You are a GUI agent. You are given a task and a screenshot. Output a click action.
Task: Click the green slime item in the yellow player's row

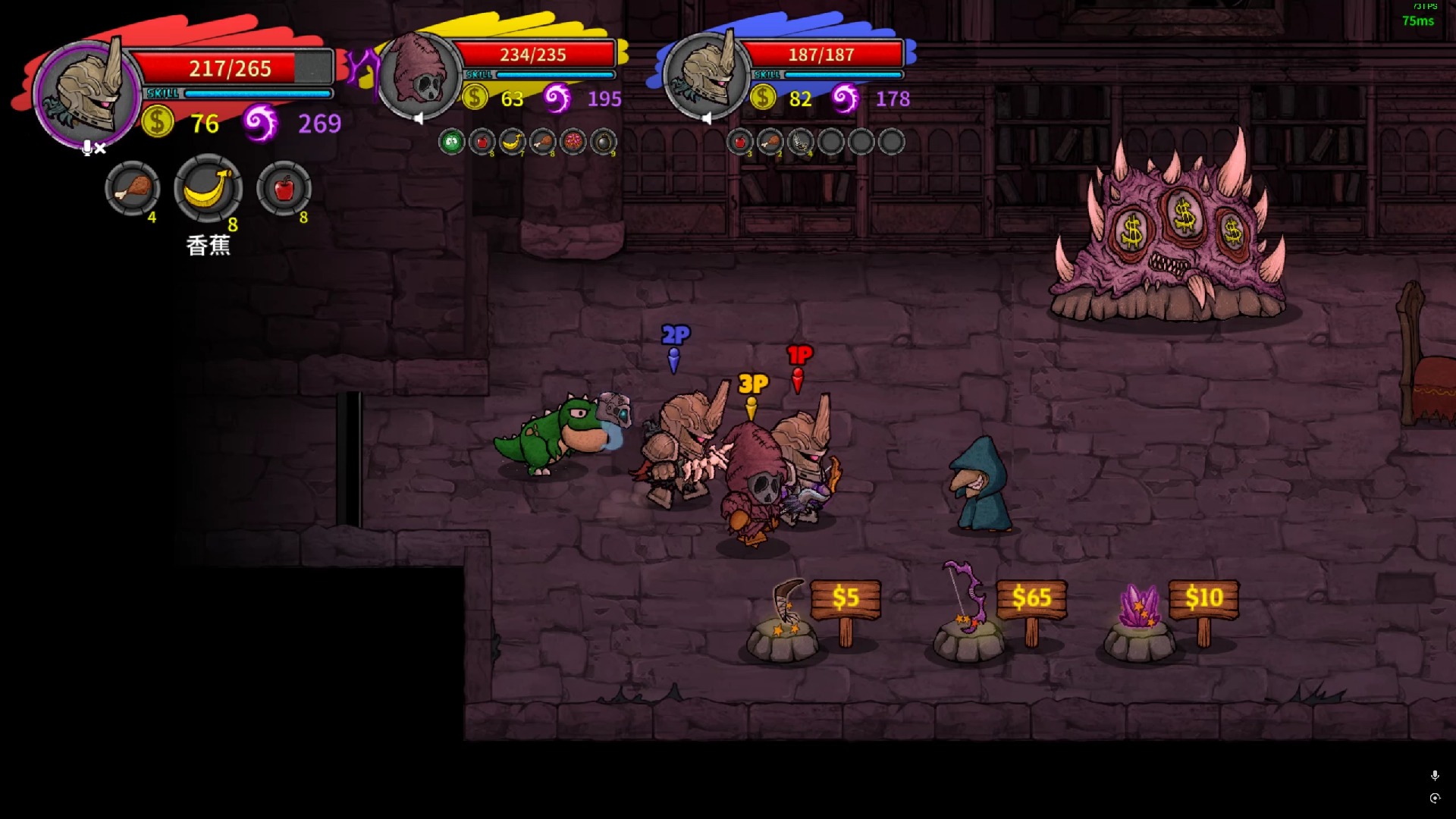pos(452,142)
